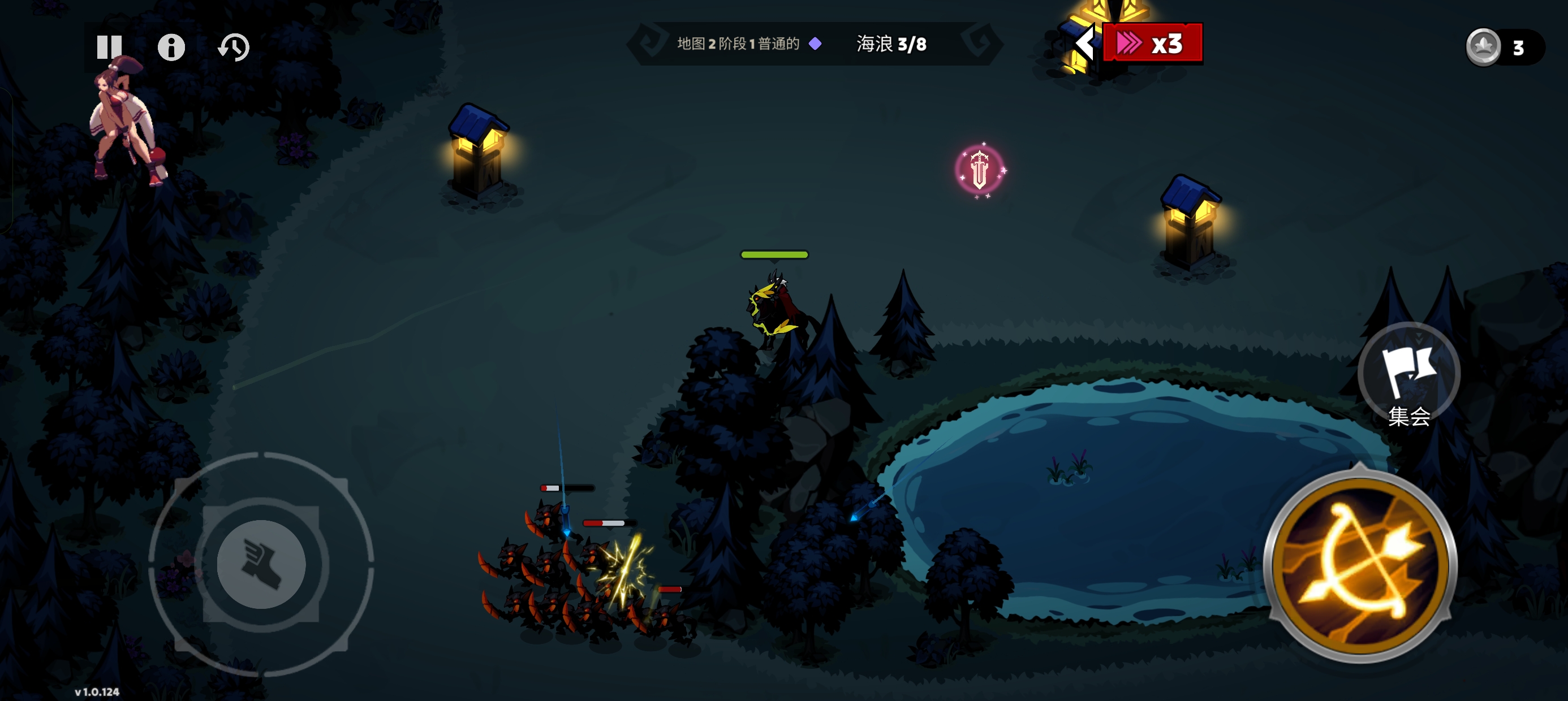This screenshot has width=1568, height=701.
Task: Fire the bow and arrow attack ability
Action: (1360, 565)
